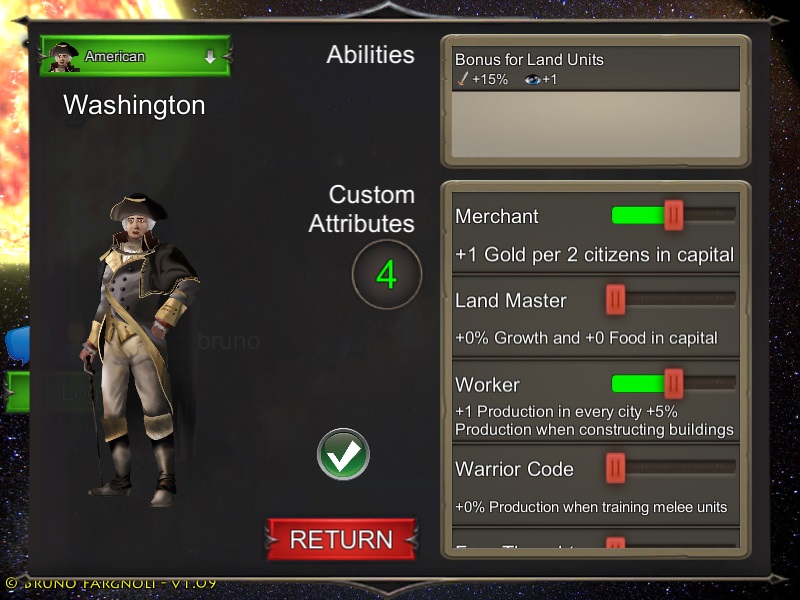Set the Land Master slider handle

(615, 299)
